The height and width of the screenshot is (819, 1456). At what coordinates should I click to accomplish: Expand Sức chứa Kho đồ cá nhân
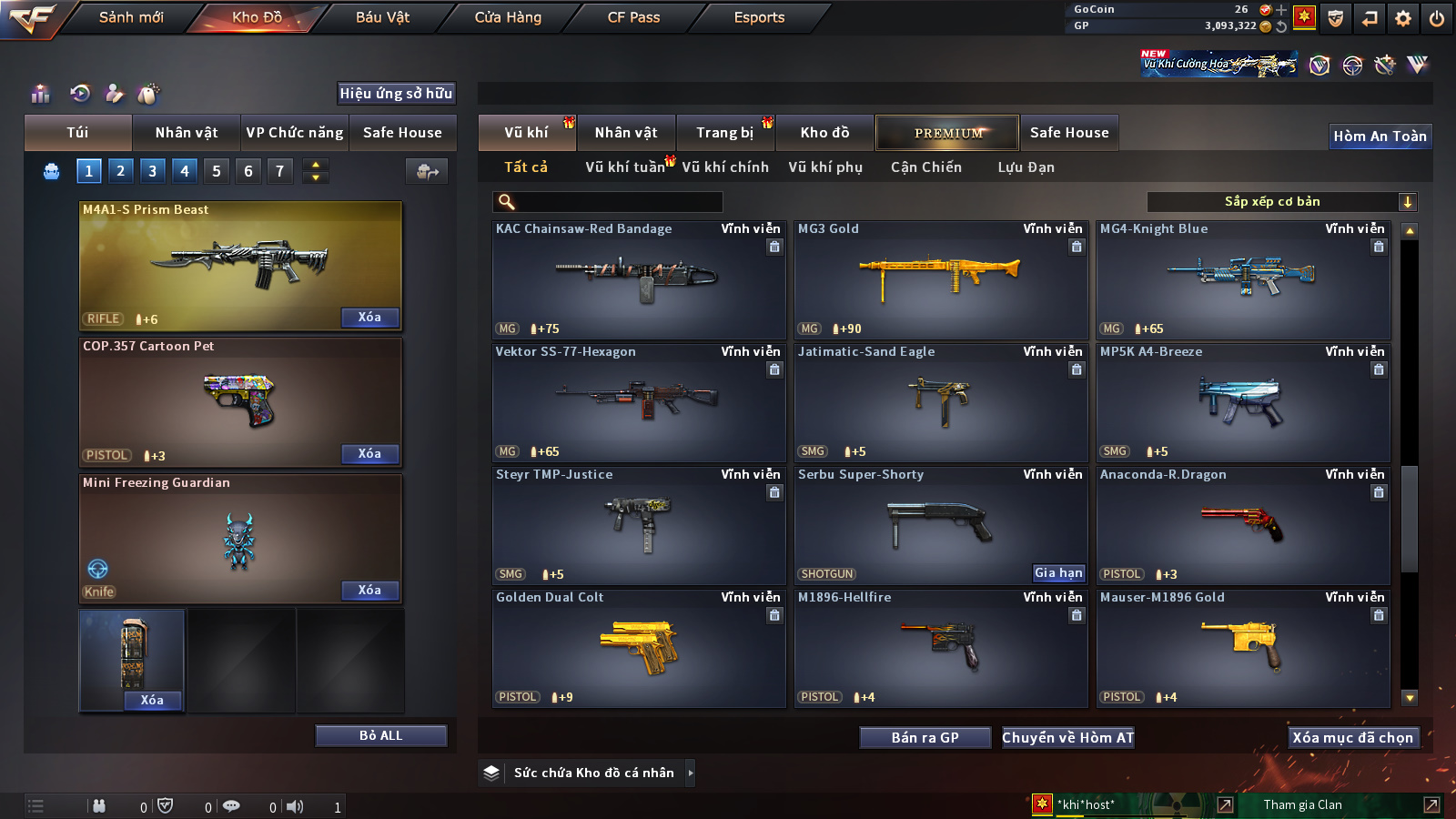594,773
